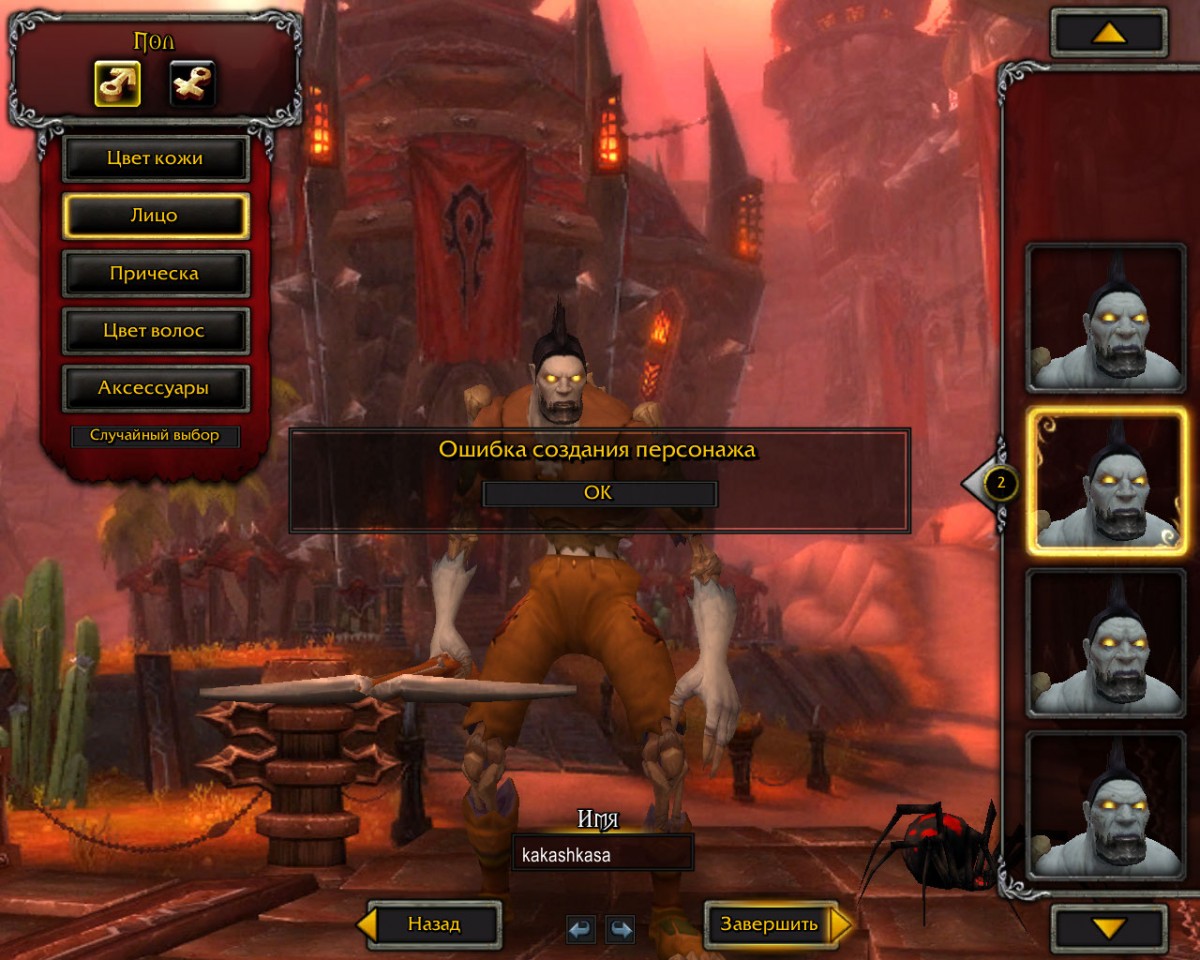This screenshot has height=960, width=1200.
Task: Open the Цвет кожи skin color option
Action: pyautogui.click(x=155, y=158)
